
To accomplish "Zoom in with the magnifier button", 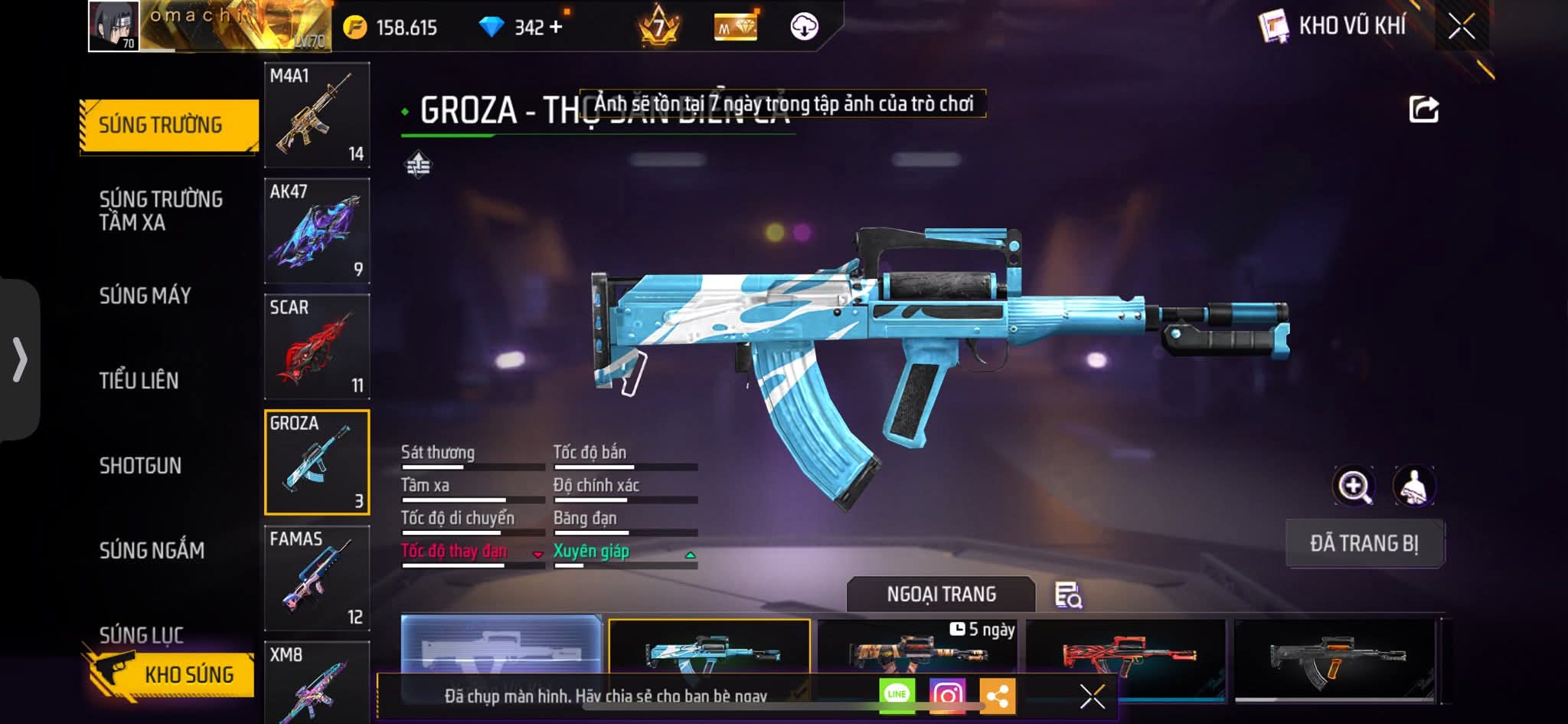I will tap(1354, 486).
